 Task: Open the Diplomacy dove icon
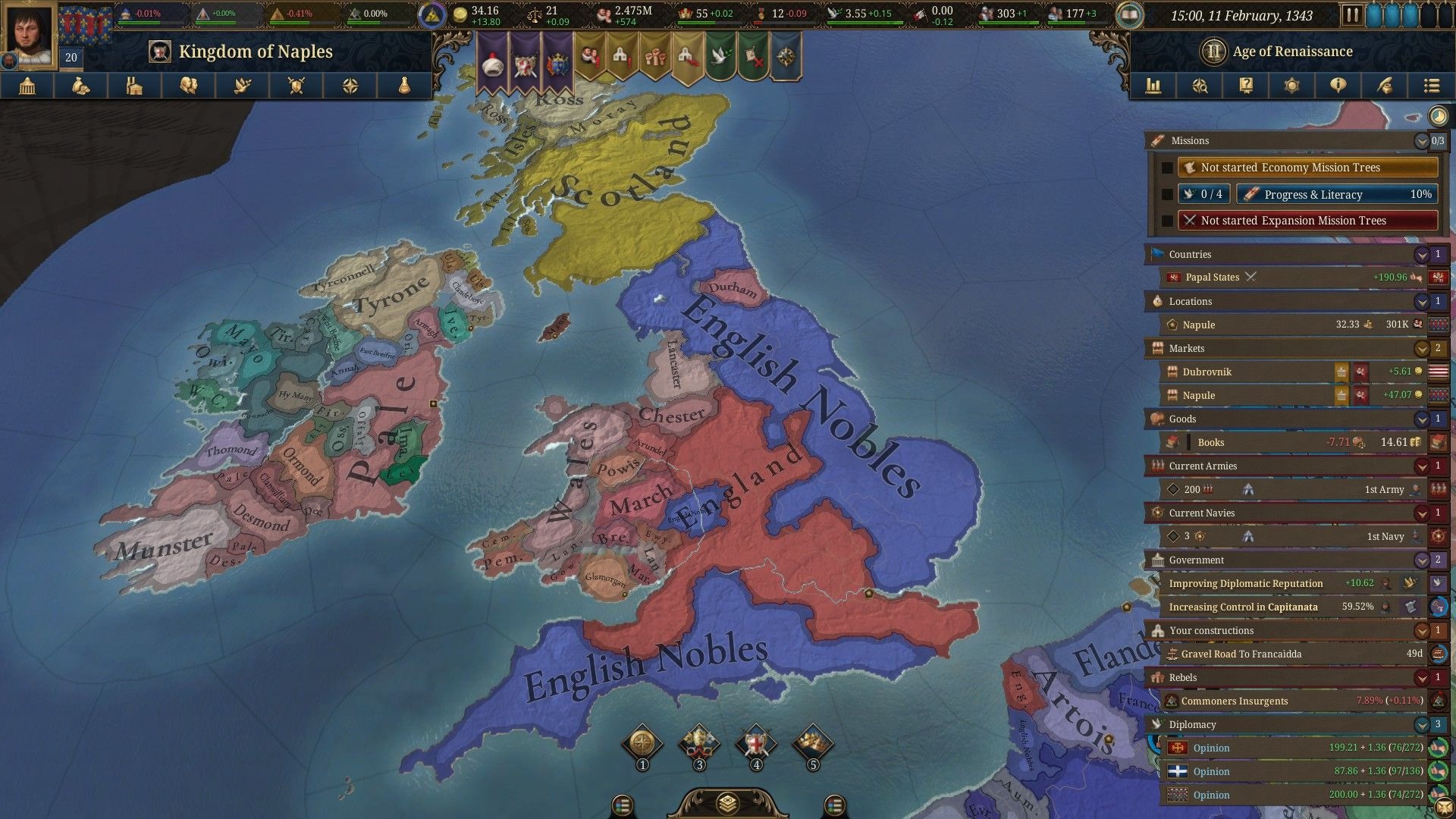(243, 86)
